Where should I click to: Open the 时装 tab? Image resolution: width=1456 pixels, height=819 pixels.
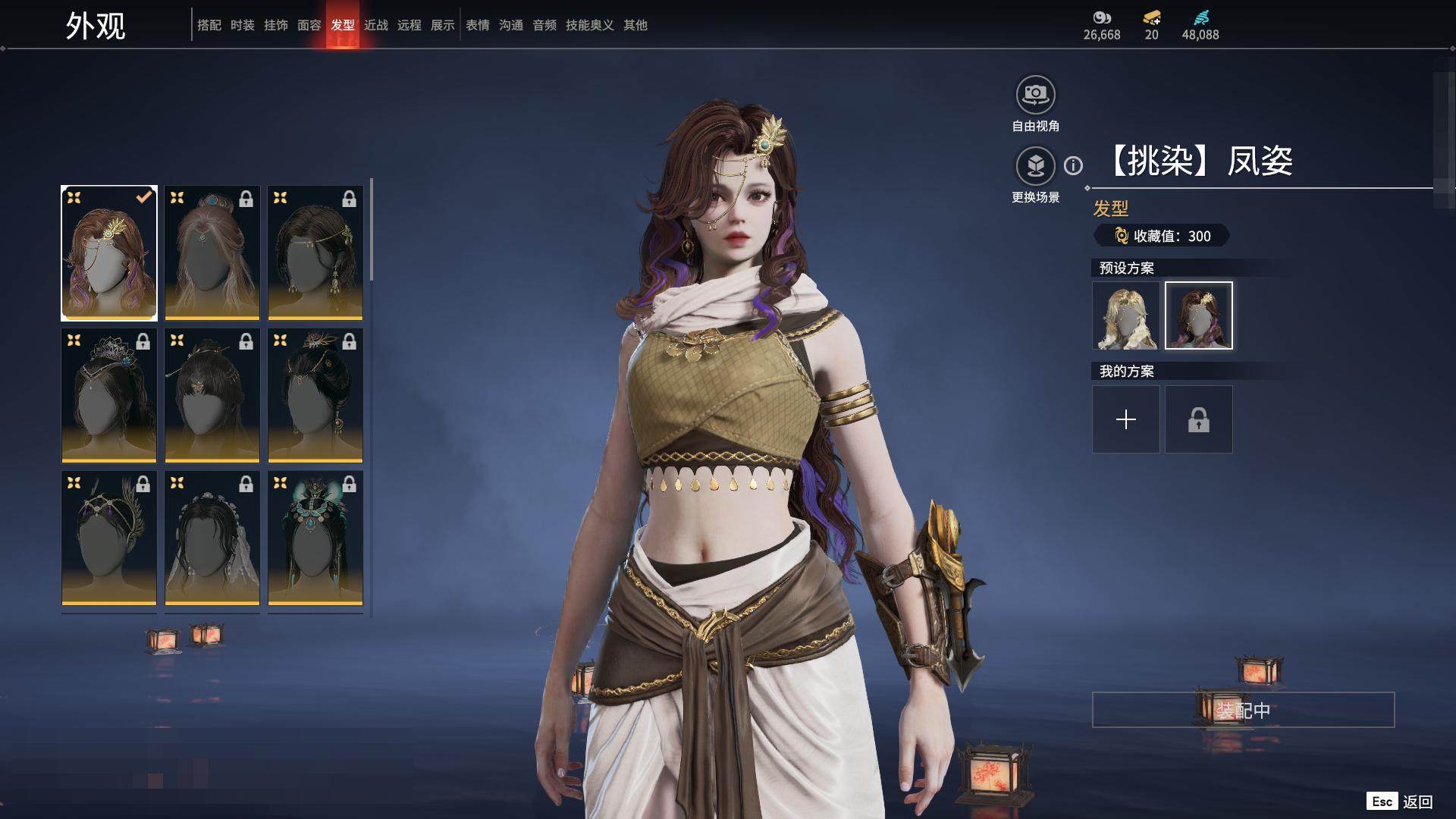242,25
